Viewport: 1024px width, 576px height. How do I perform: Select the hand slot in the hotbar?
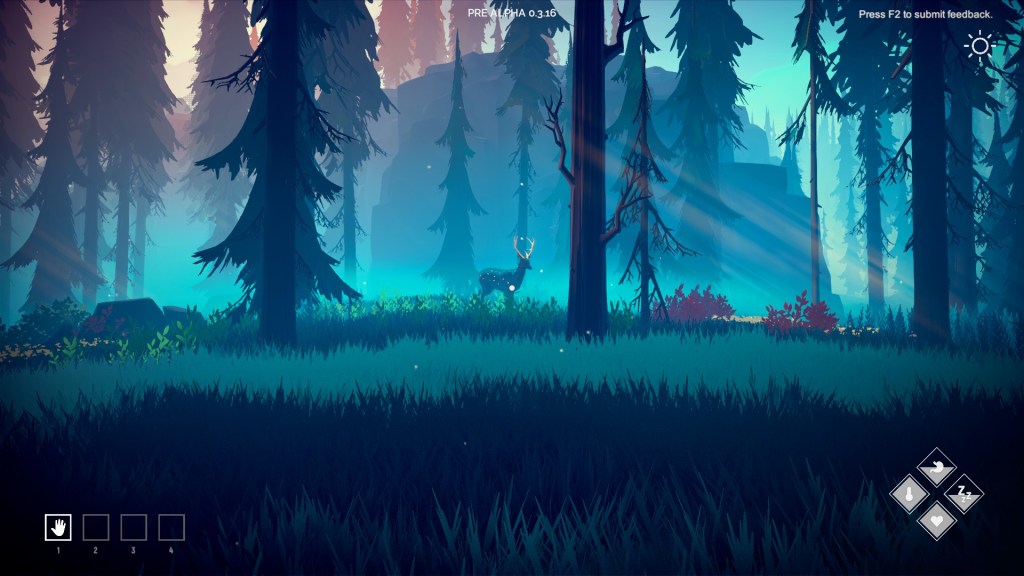click(58, 527)
